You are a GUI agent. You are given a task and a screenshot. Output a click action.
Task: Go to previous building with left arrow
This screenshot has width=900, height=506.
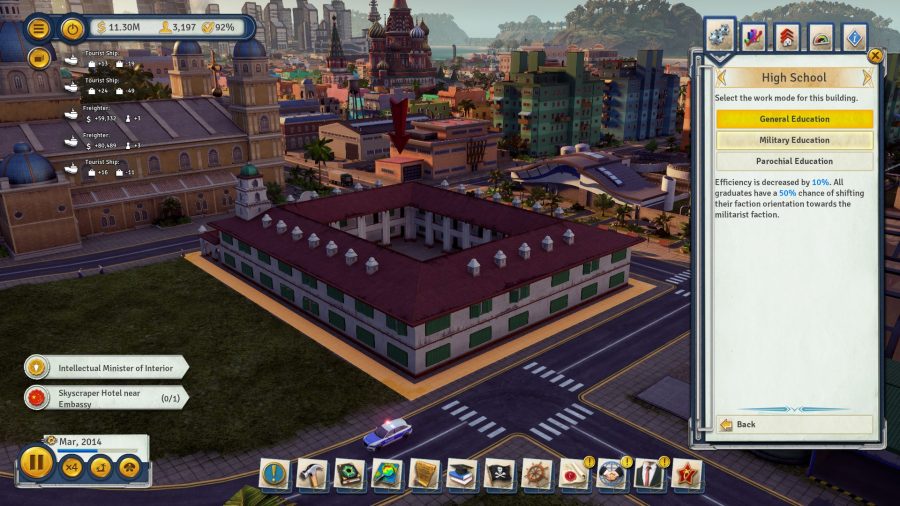720,77
